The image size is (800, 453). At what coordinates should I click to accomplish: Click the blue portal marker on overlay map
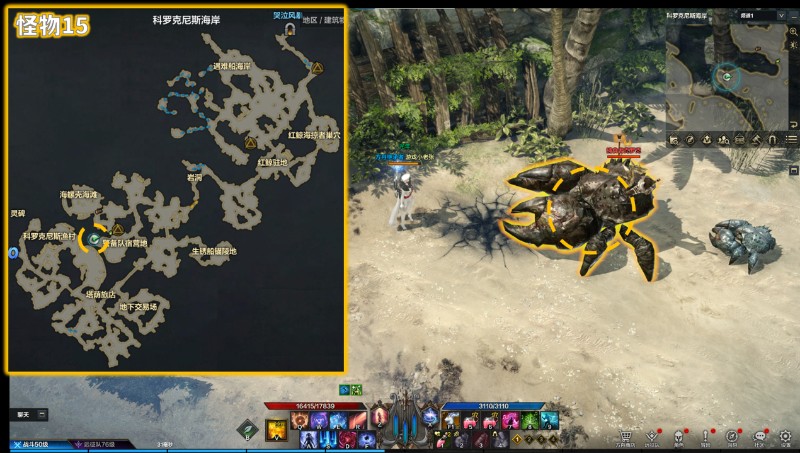14,253
